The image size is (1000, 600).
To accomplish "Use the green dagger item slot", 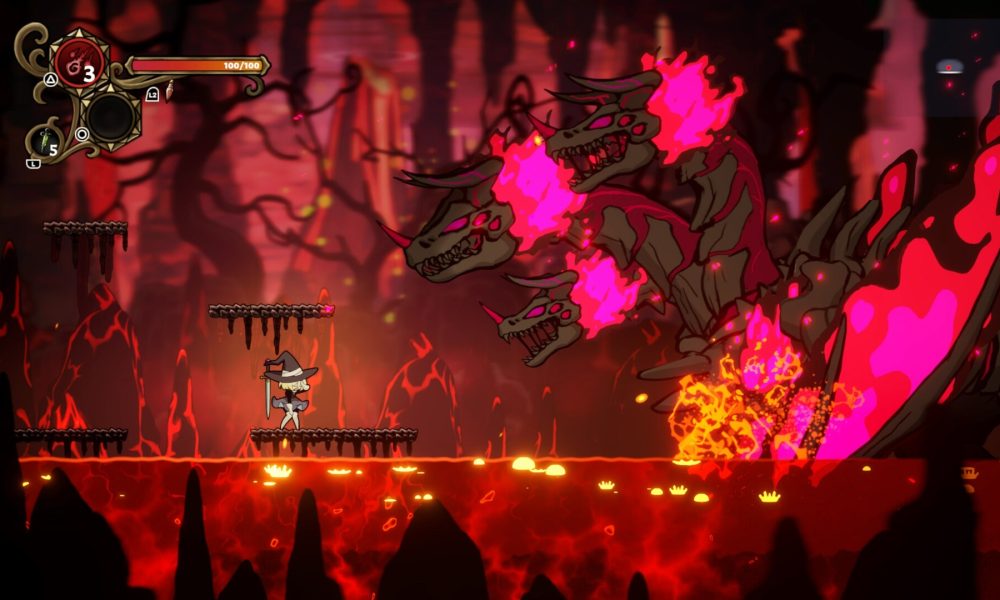I will click(x=44, y=141).
